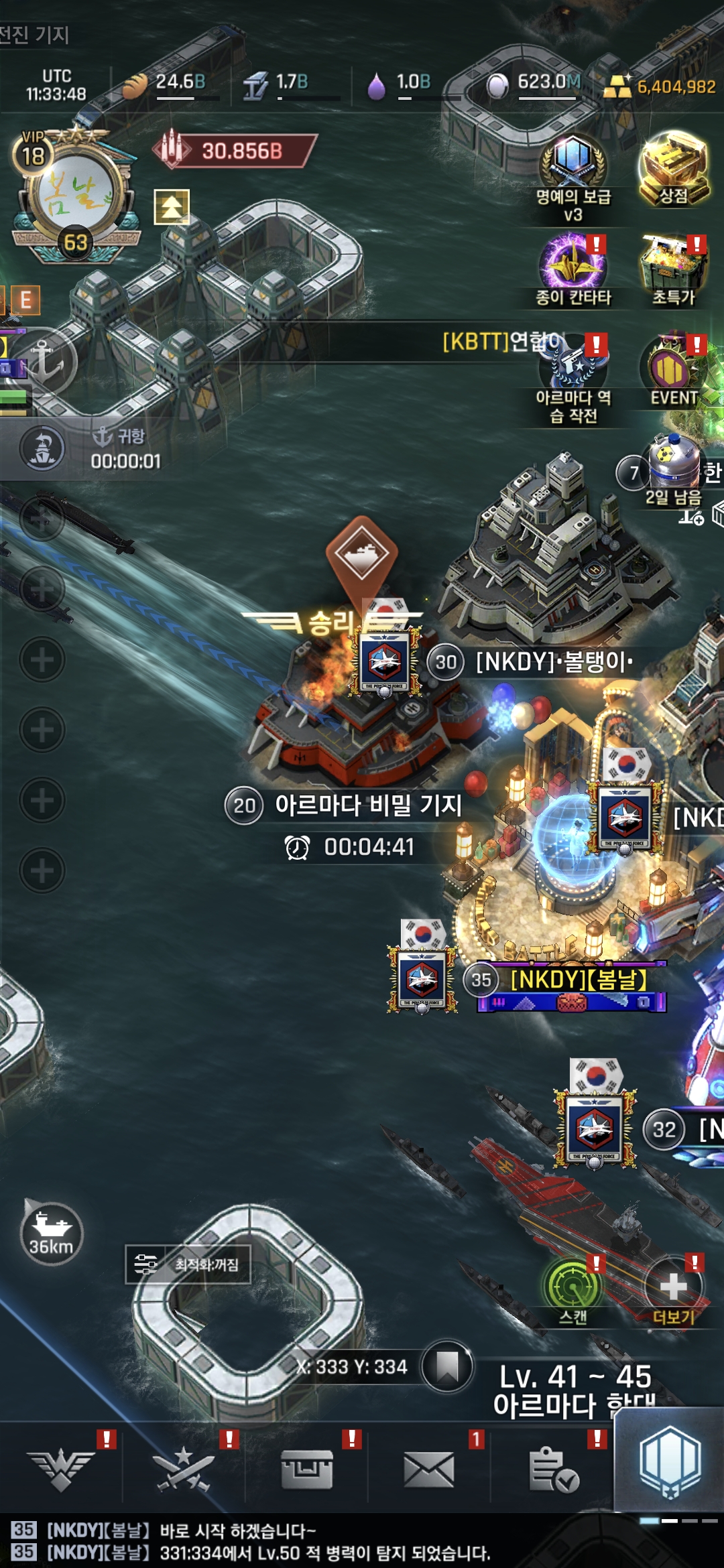This screenshot has height=1568, width=724.
Task: Expand the 더보기 more options button
Action: (673, 1291)
